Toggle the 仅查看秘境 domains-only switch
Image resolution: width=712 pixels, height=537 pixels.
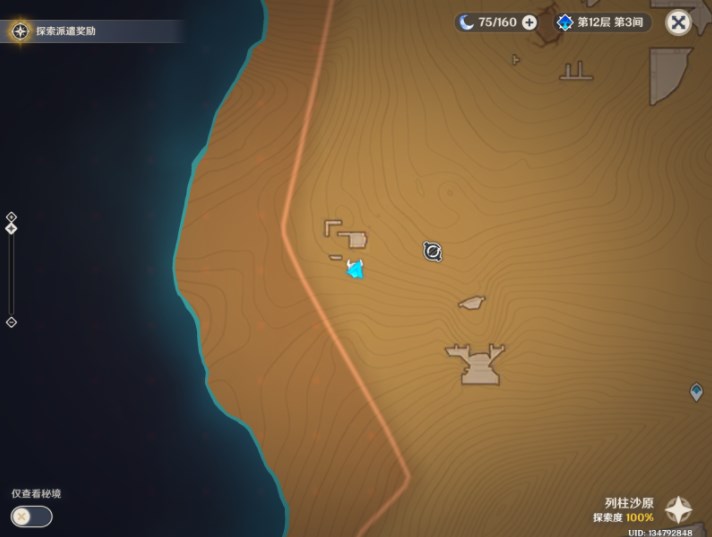coord(31,517)
